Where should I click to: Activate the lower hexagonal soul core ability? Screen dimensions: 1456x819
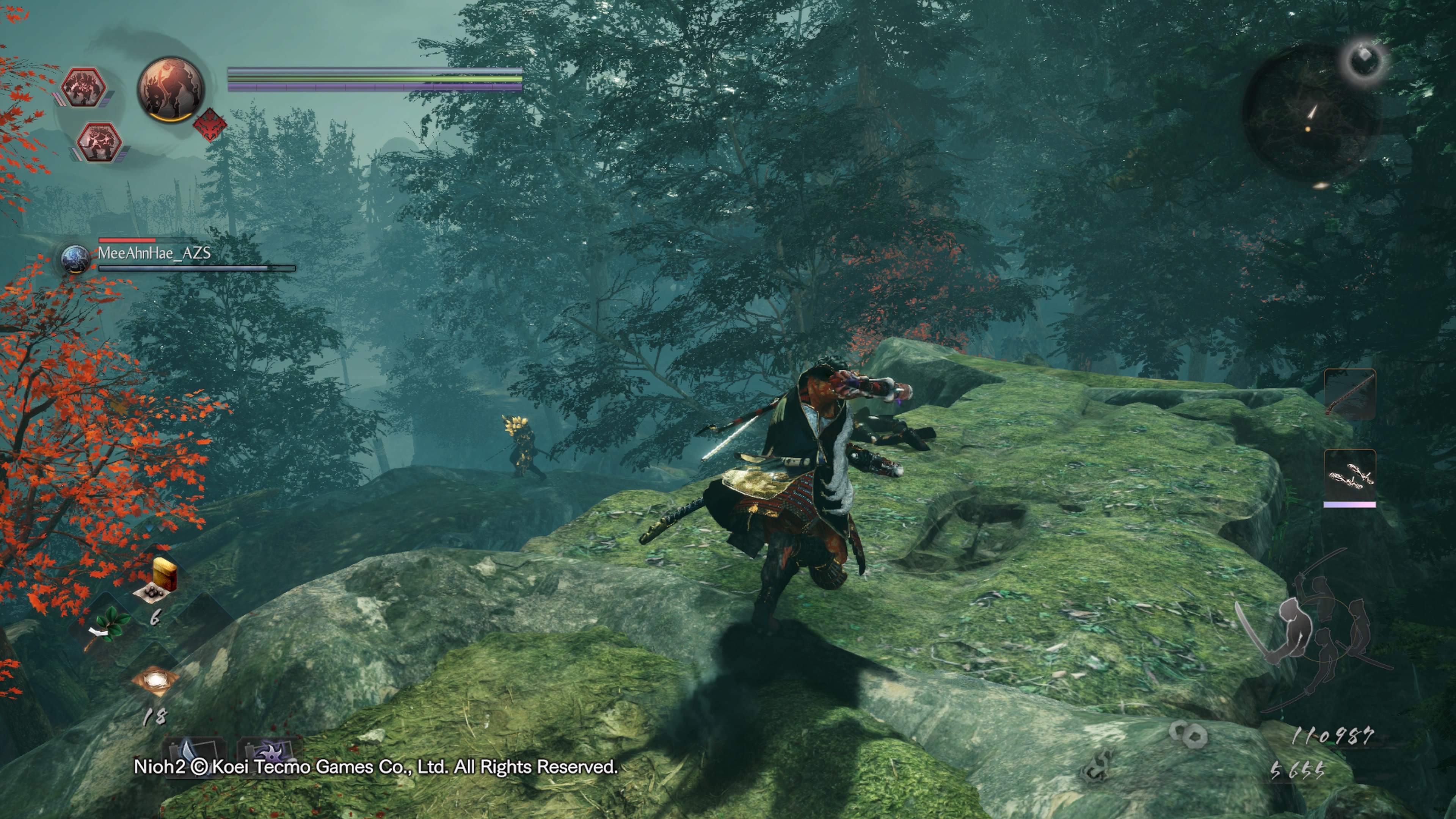tap(99, 142)
